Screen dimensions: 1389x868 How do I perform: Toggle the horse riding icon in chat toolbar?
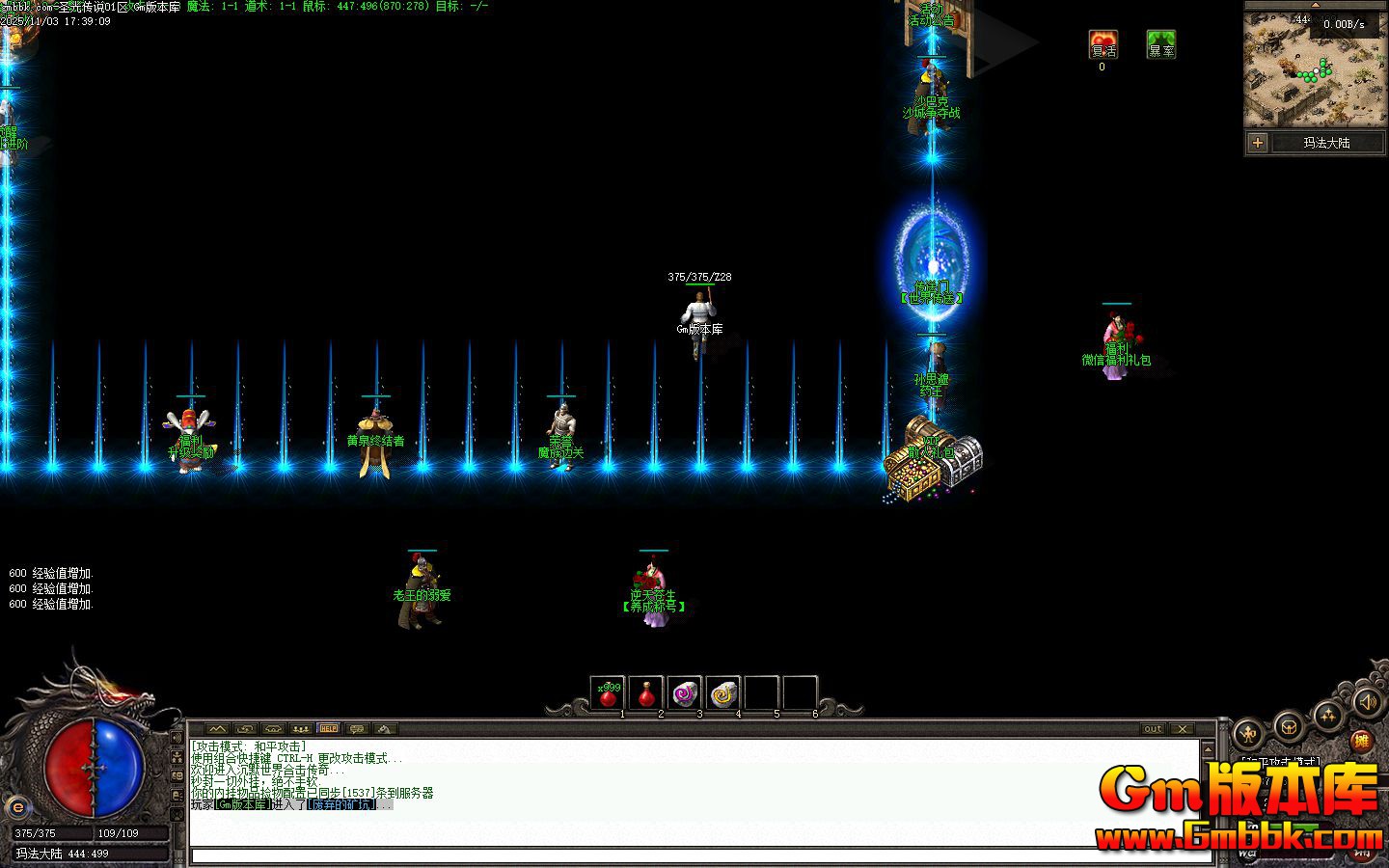coord(385,729)
